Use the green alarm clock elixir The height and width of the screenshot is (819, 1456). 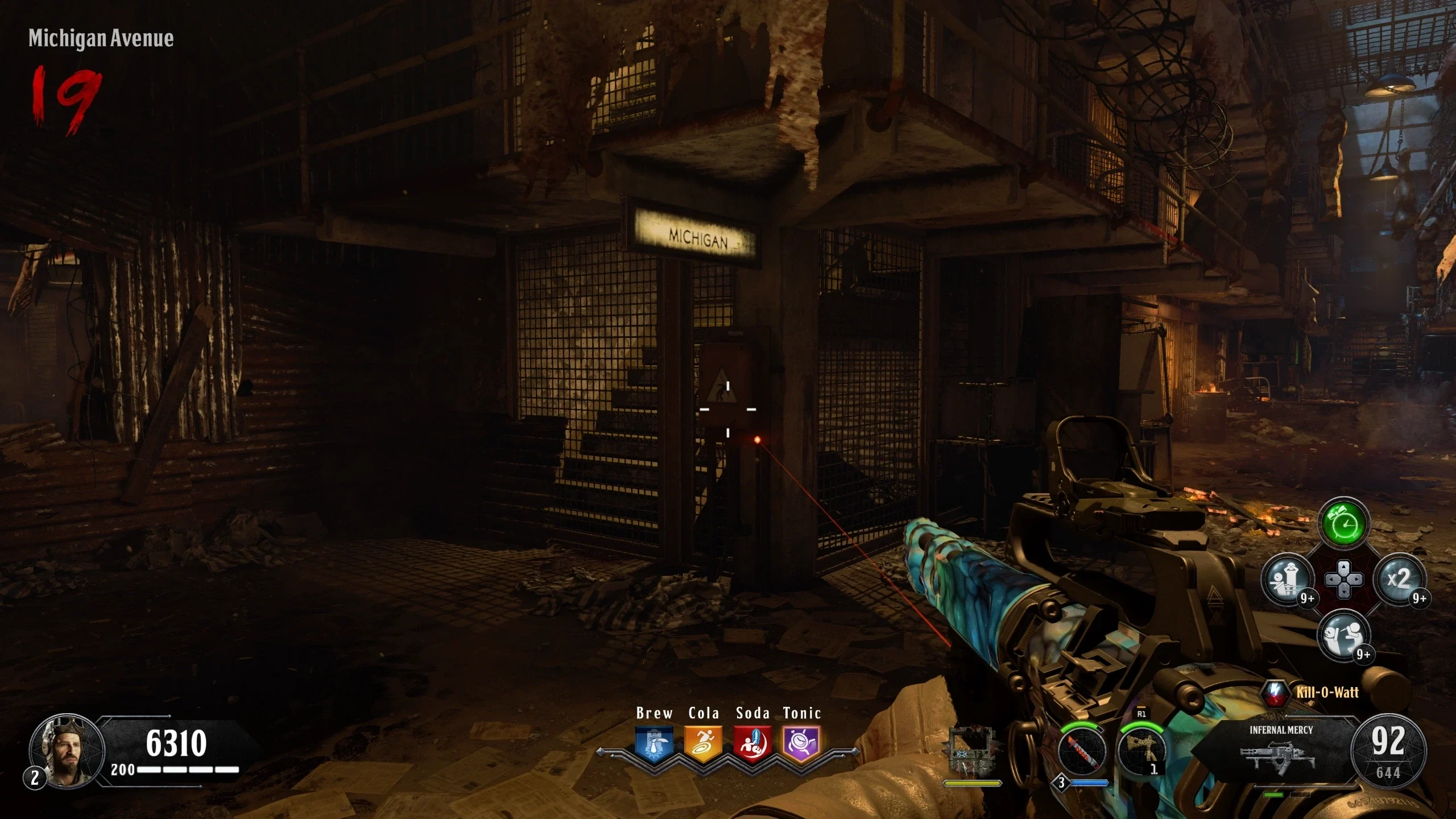[x=1343, y=523]
